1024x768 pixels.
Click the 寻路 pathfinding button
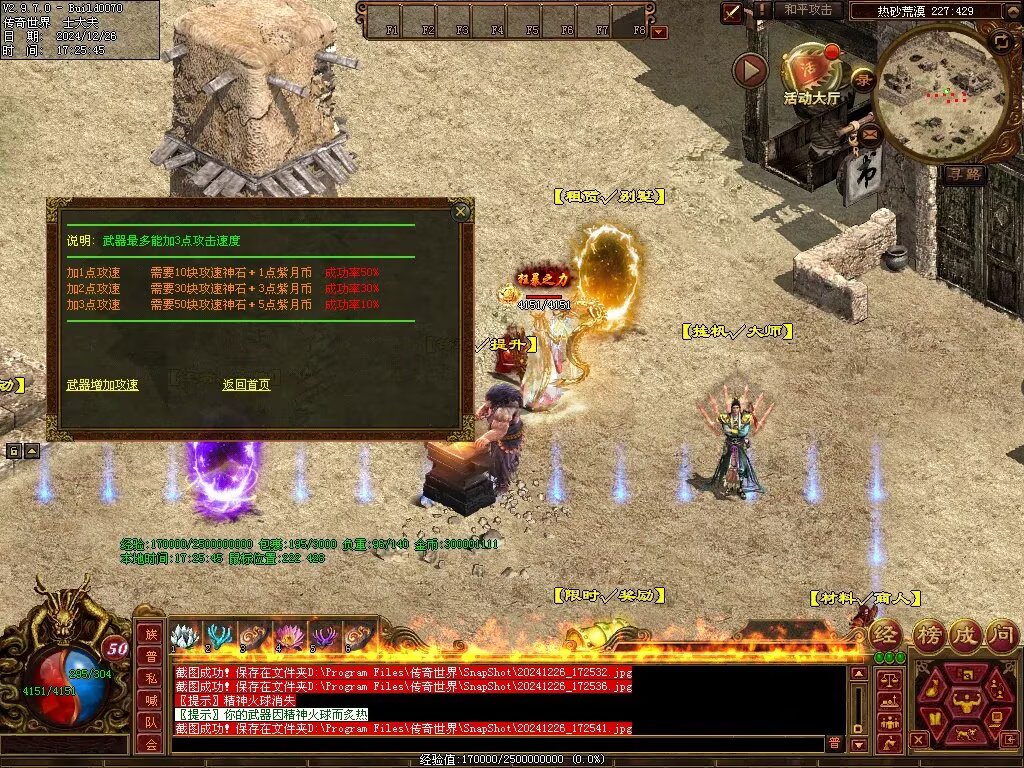(x=965, y=174)
